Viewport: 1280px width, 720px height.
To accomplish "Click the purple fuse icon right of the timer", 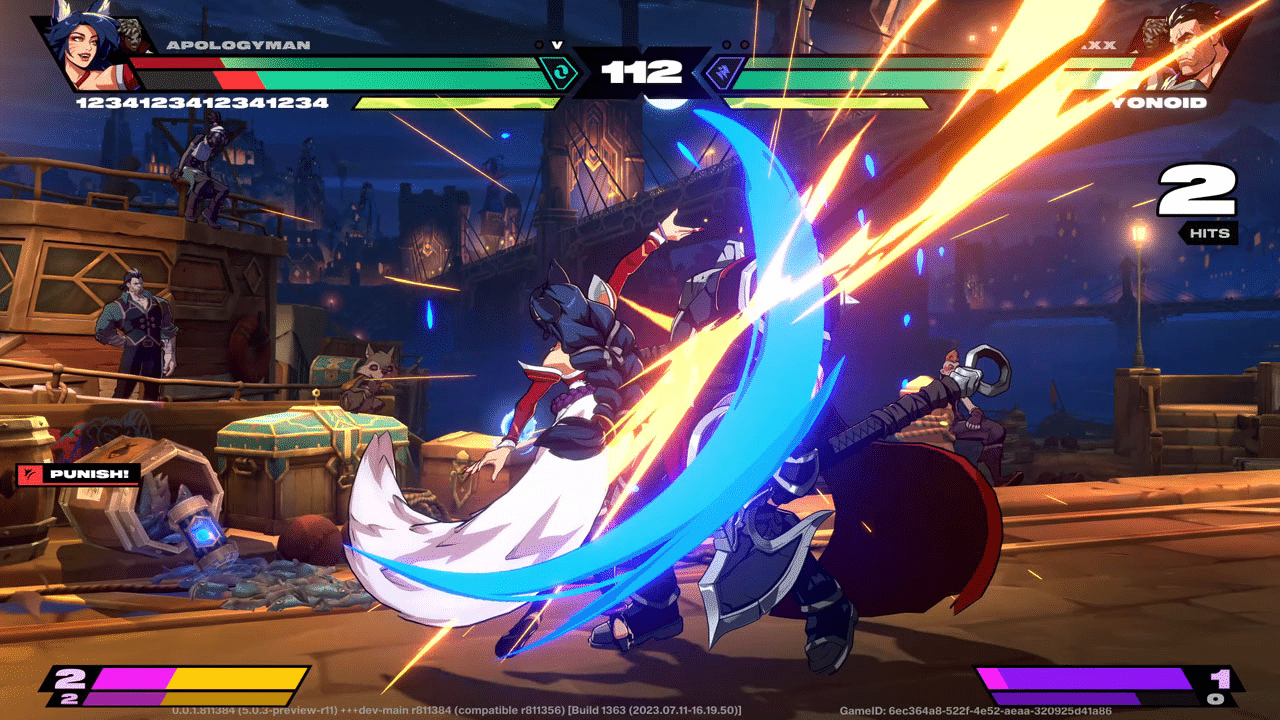I will pyautogui.click(x=723, y=72).
